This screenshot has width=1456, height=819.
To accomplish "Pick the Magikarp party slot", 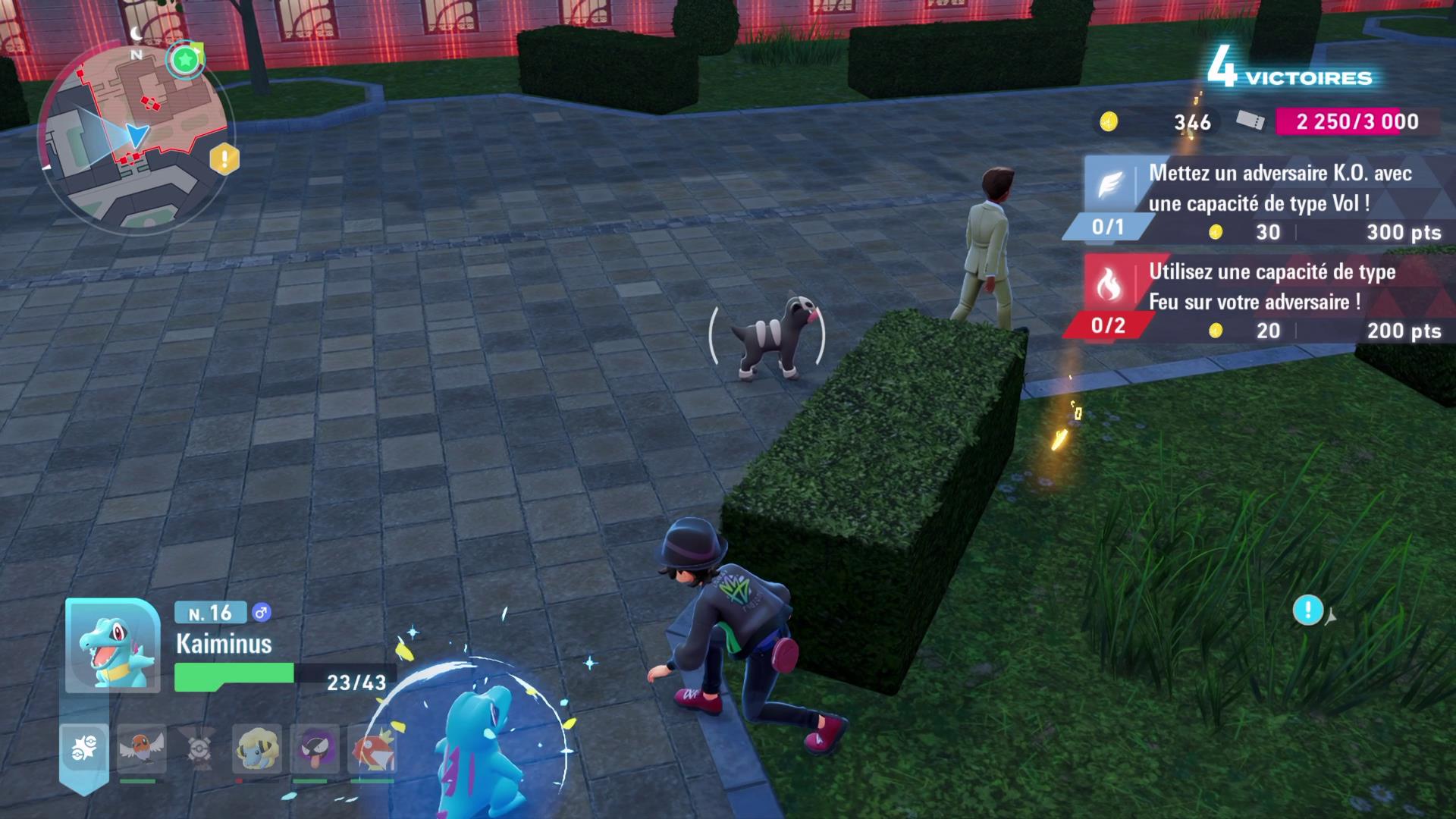I will (x=371, y=748).
